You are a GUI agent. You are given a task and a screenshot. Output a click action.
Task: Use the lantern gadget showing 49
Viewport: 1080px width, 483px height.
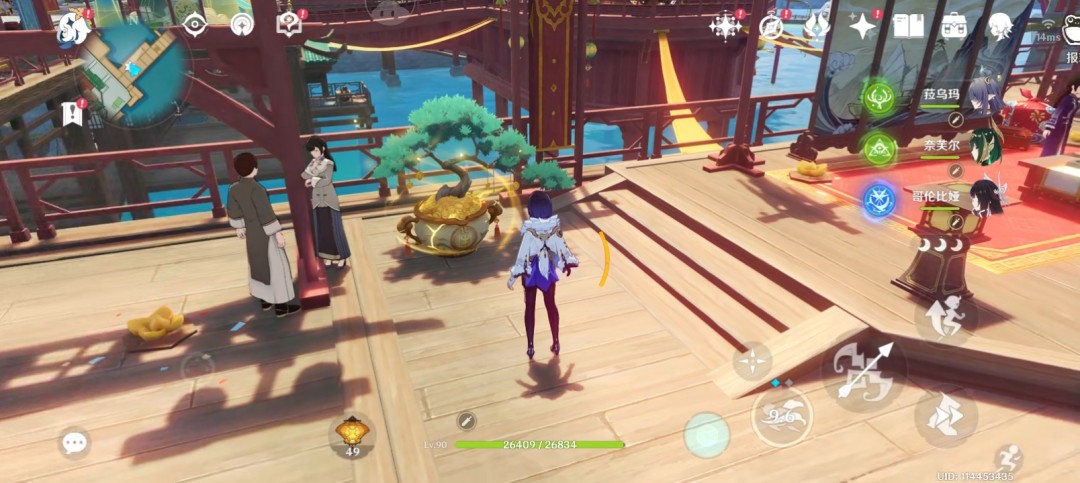[x=351, y=435]
